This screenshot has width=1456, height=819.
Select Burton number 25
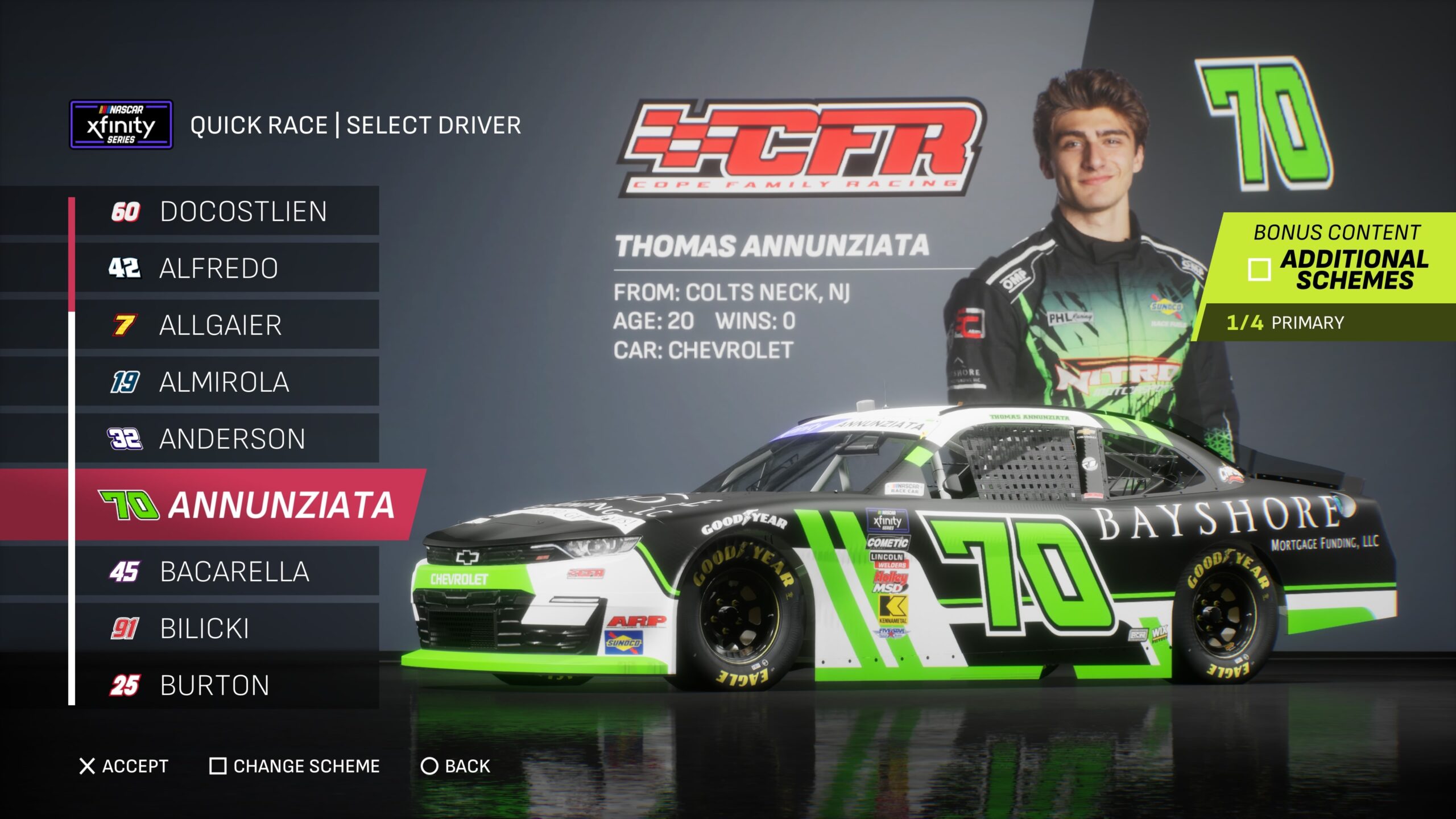[x=227, y=685]
